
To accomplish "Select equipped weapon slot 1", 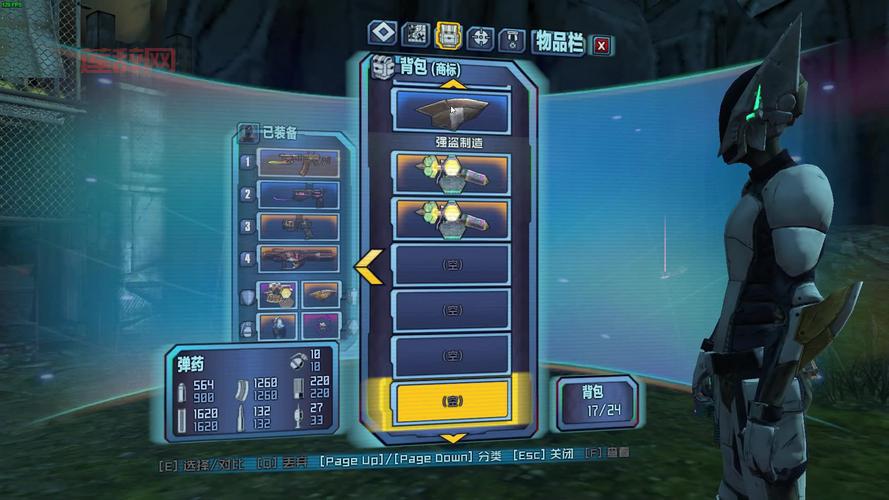I will point(299,162).
